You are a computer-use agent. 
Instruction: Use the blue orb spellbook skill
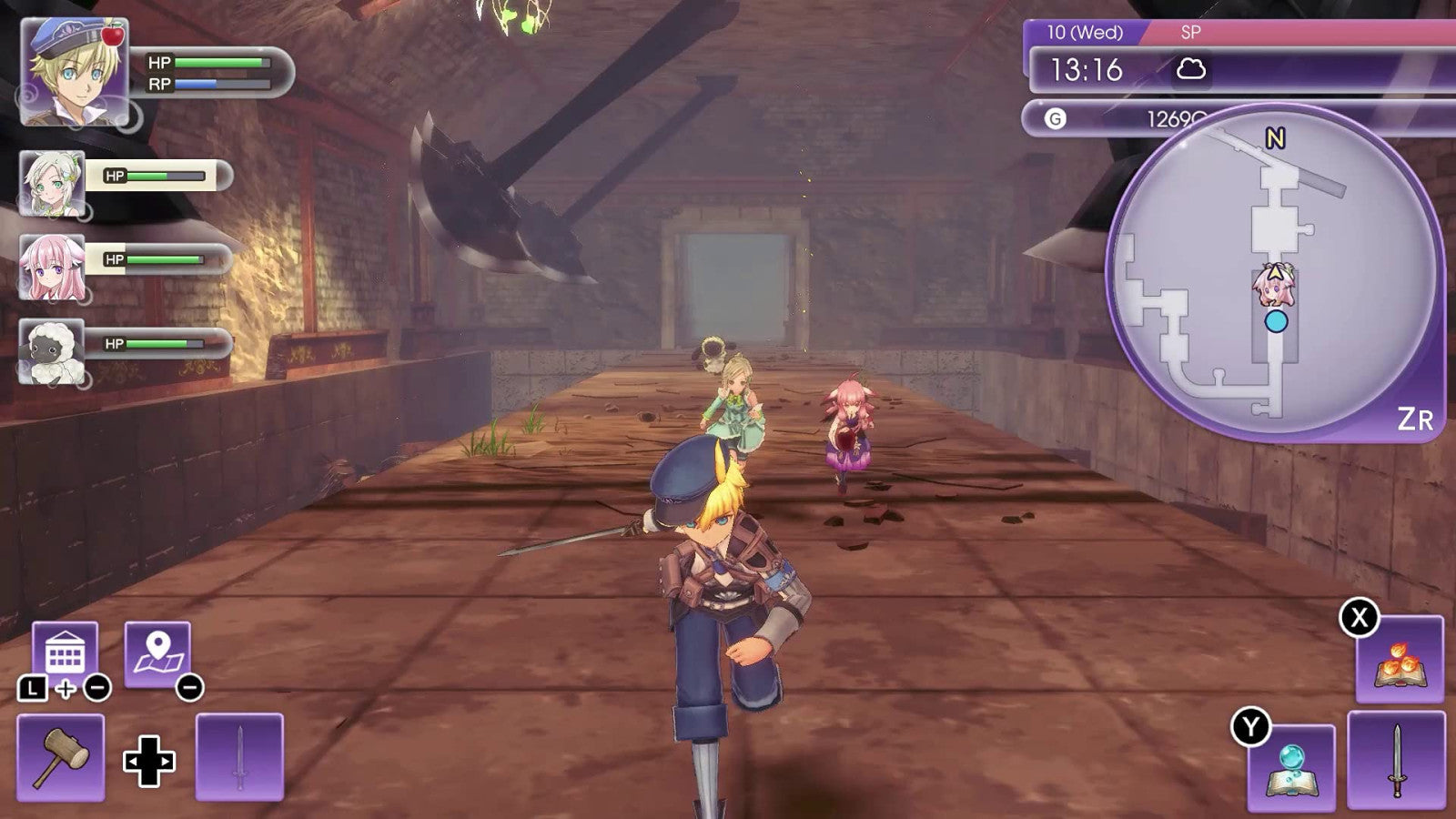(x=1291, y=767)
